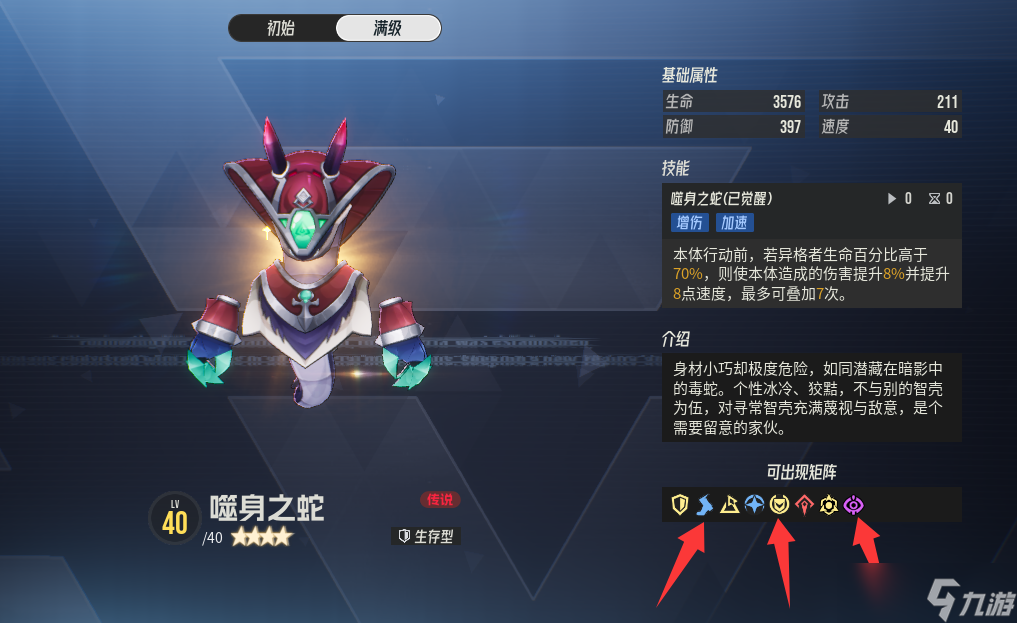Select the 满级 (max level) tab
The height and width of the screenshot is (623, 1017).
pyautogui.click(x=387, y=28)
